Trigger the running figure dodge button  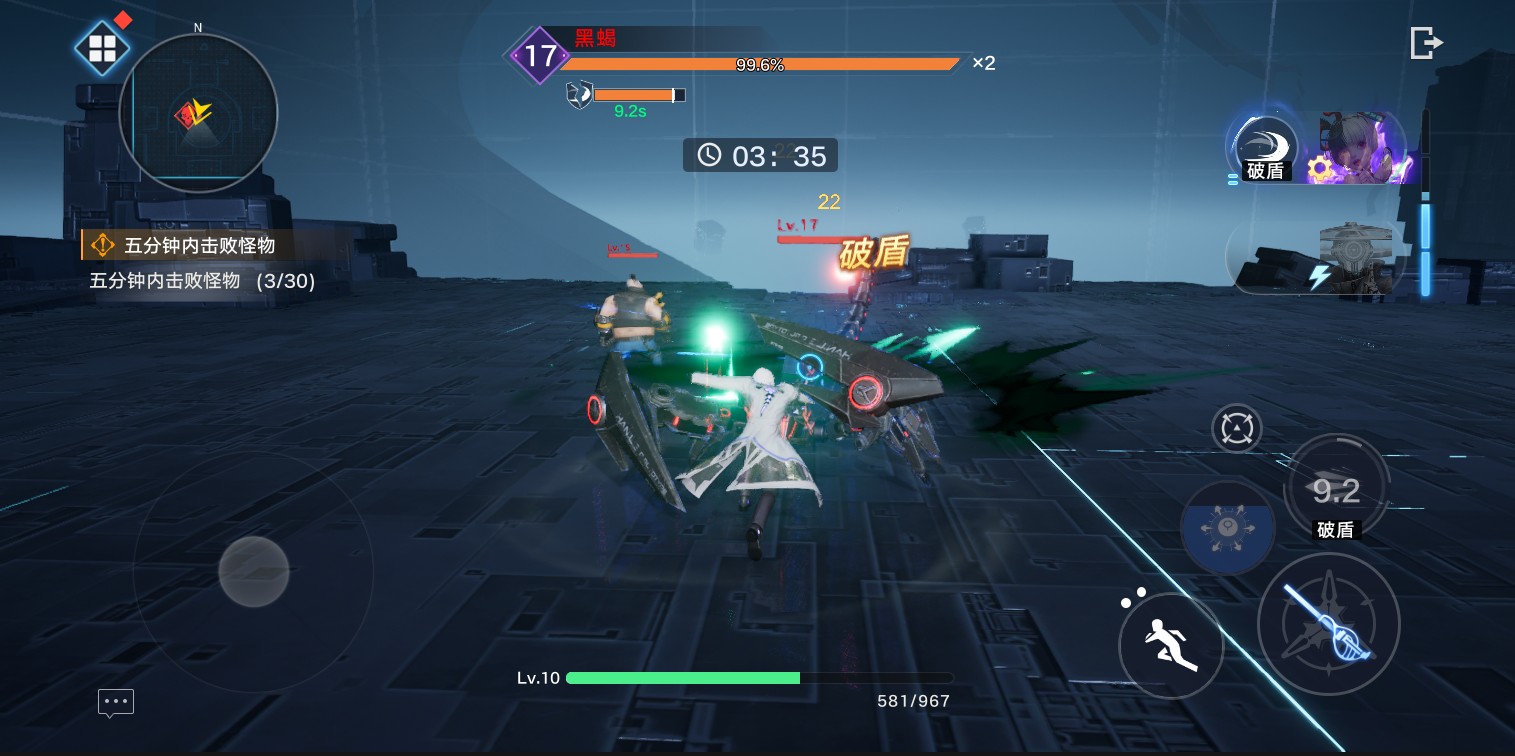[x=1171, y=645]
